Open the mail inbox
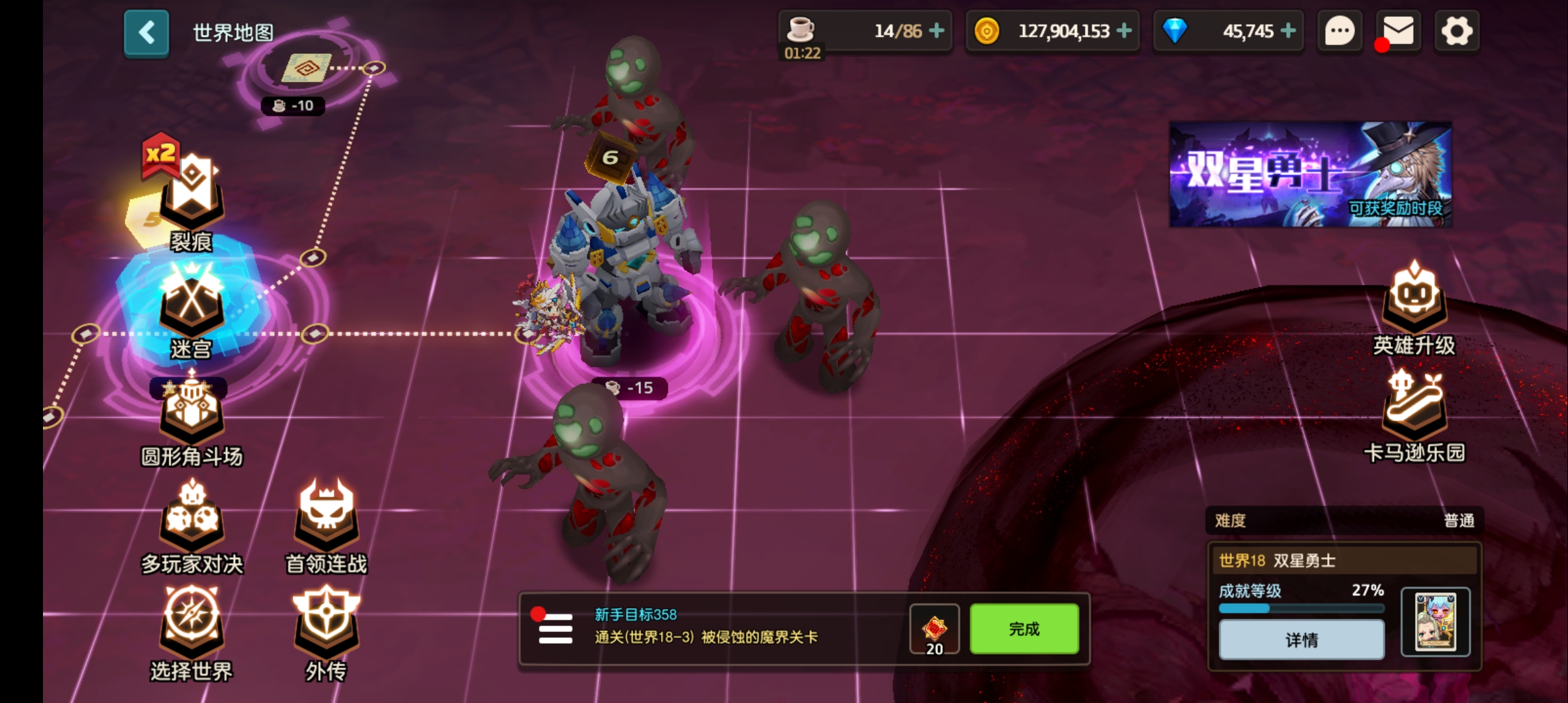The height and width of the screenshot is (703, 1568). point(1398,31)
